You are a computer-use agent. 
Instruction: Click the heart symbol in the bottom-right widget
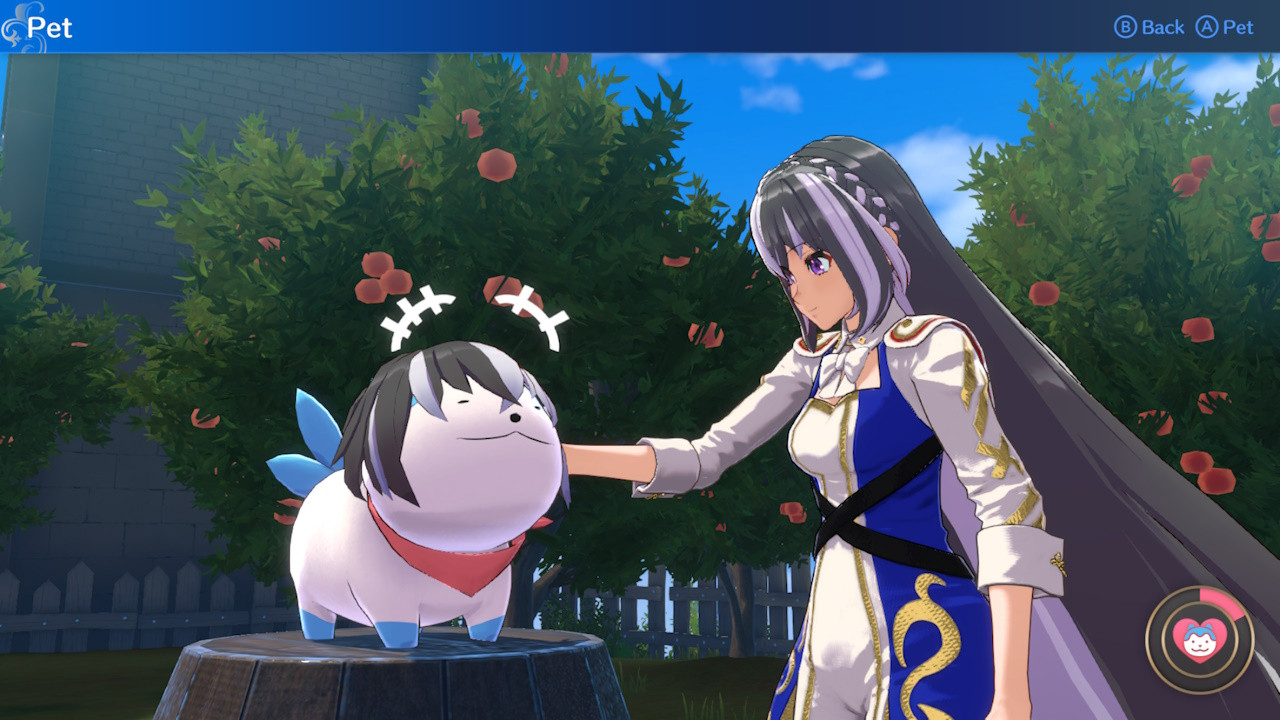(1199, 640)
